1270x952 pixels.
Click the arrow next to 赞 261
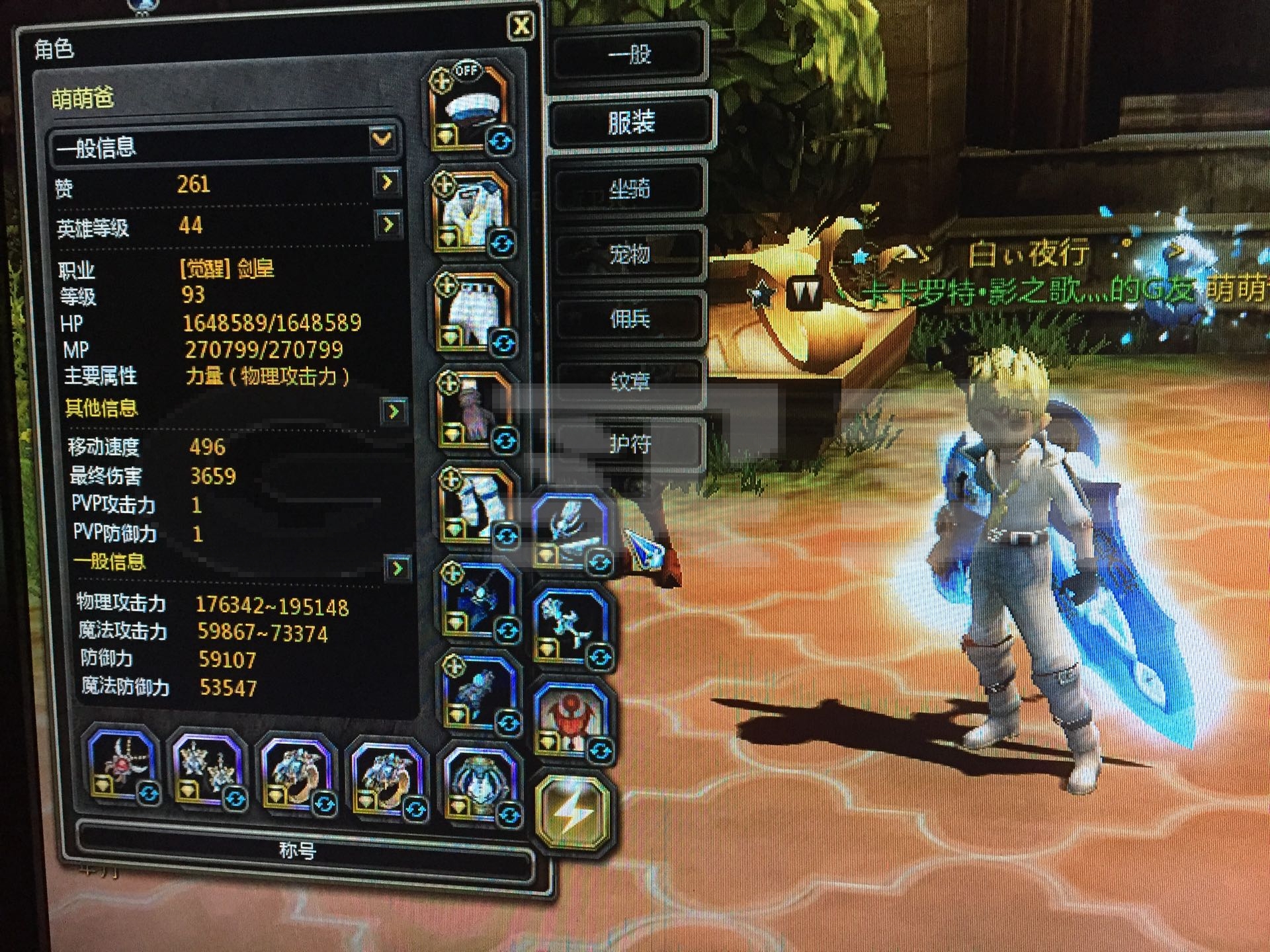[387, 182]
